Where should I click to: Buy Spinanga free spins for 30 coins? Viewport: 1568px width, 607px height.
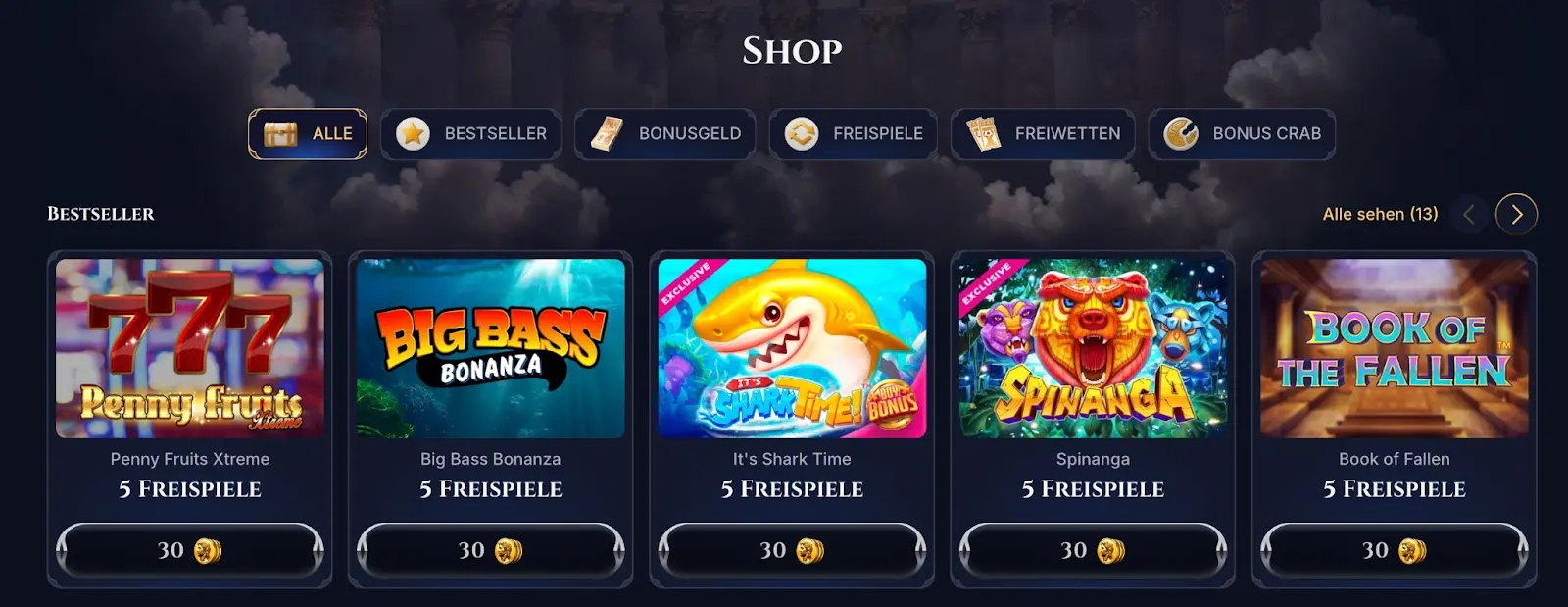coord(1093,550)
